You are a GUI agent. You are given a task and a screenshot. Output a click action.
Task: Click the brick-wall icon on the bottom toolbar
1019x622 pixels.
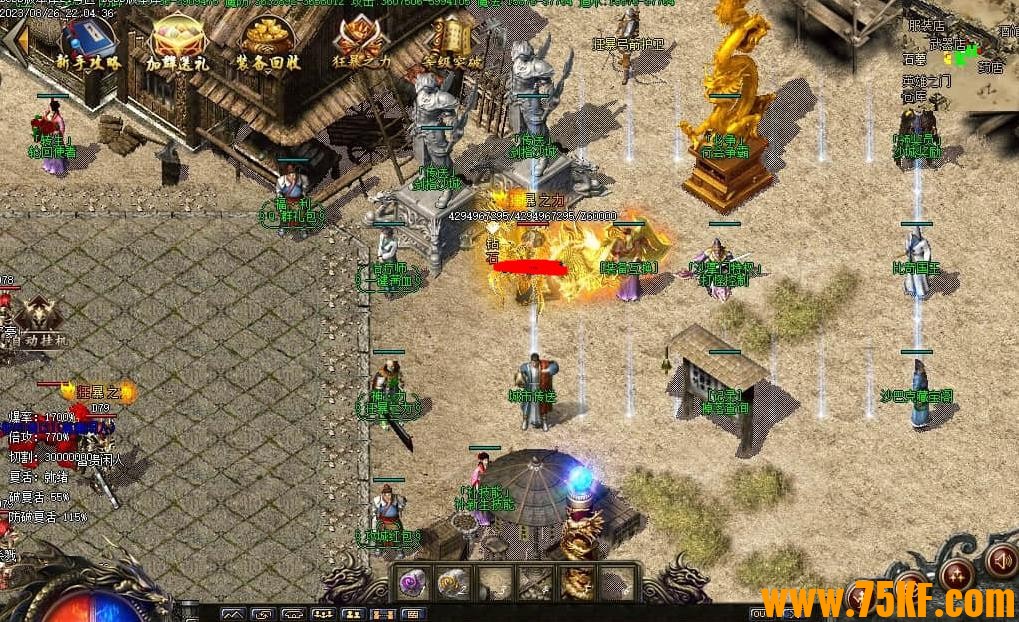pos(413,613)
